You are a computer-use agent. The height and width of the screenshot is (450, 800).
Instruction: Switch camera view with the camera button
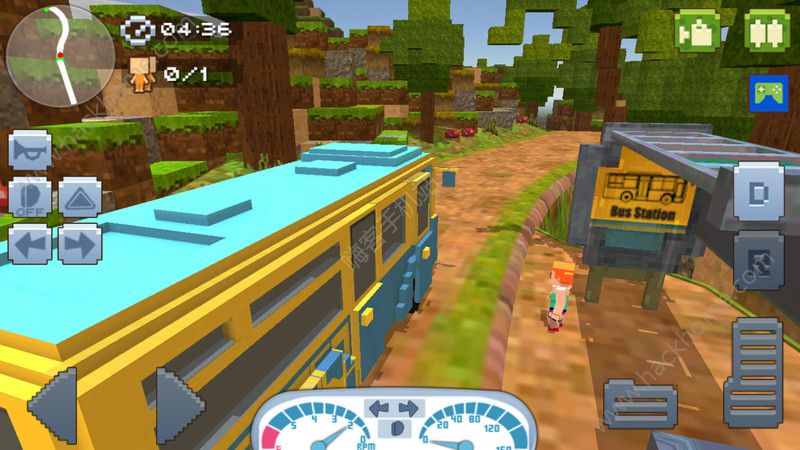698,30
